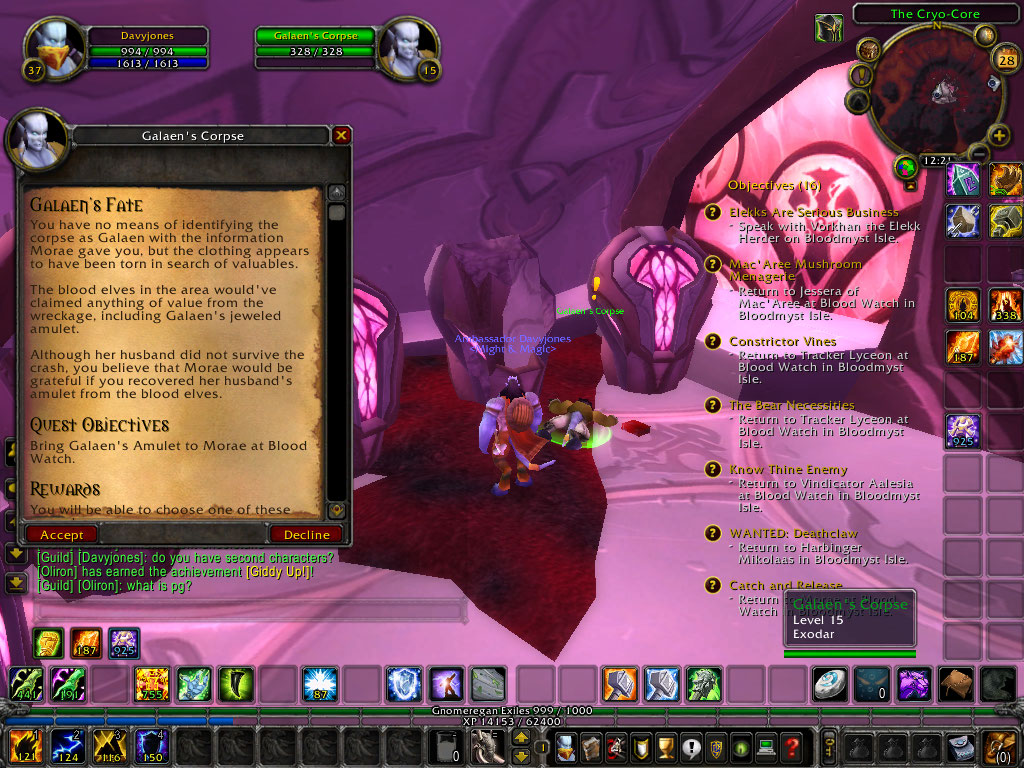
Task: Zoom in on the minimap
Action: [x=998, y=135]
